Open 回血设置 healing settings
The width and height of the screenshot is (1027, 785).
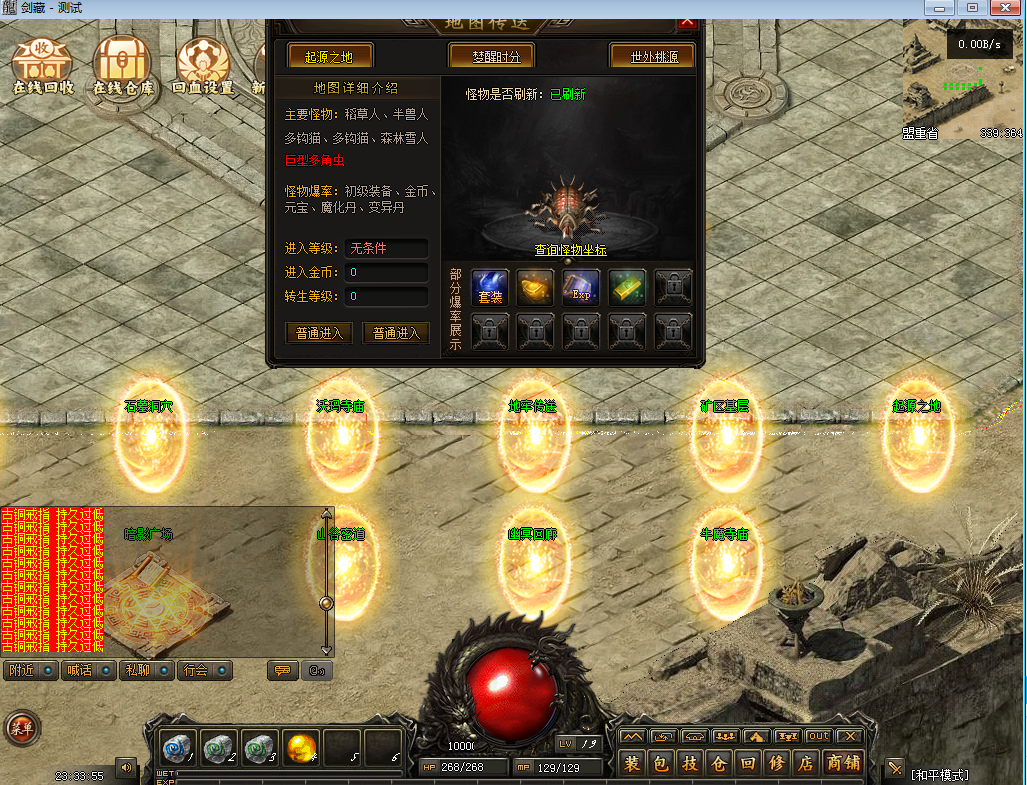tap(203, 64)
